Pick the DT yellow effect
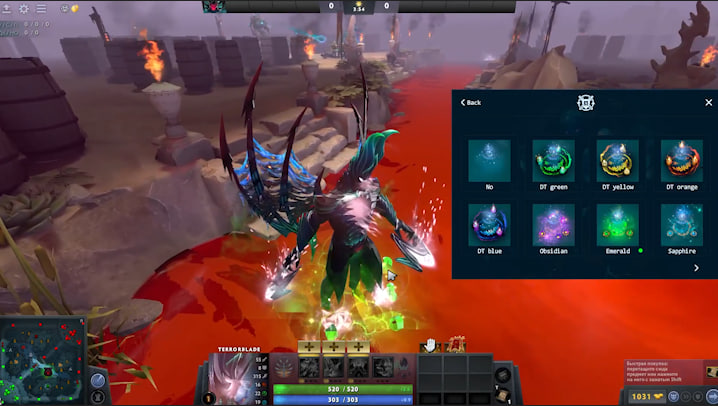The width and height of the screenshot is (718, 406). (617, 161)
